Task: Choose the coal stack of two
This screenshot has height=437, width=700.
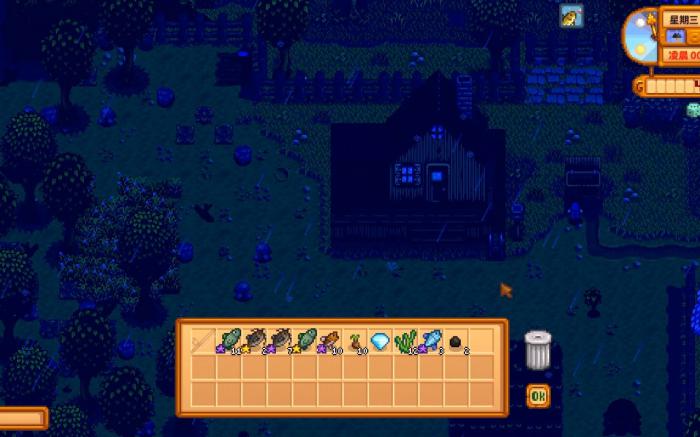Action: point(457,341)
